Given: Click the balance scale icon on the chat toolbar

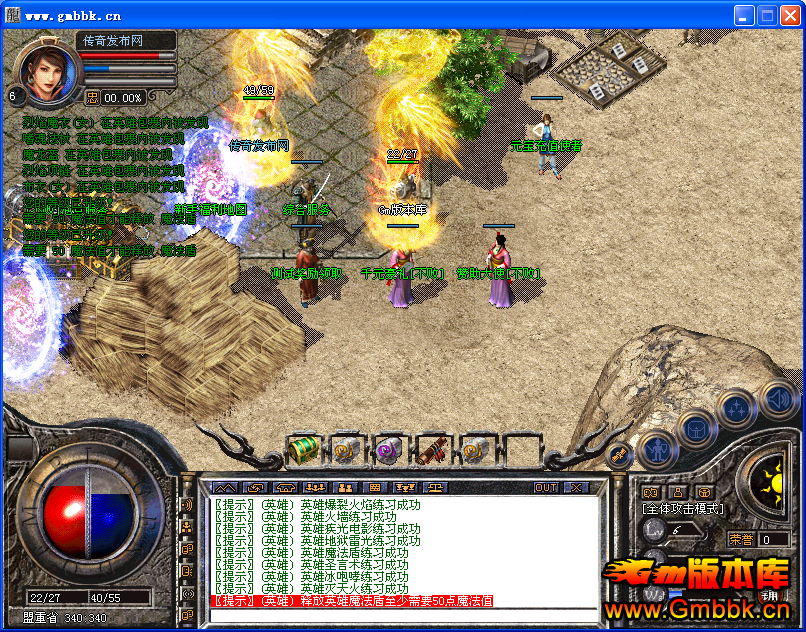Looking at the screenshot, I should pos(437,487).
